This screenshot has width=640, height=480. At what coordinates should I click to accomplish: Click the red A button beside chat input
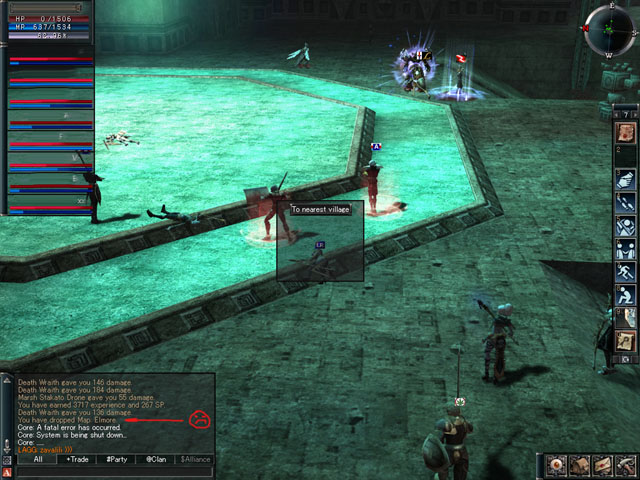7,472
